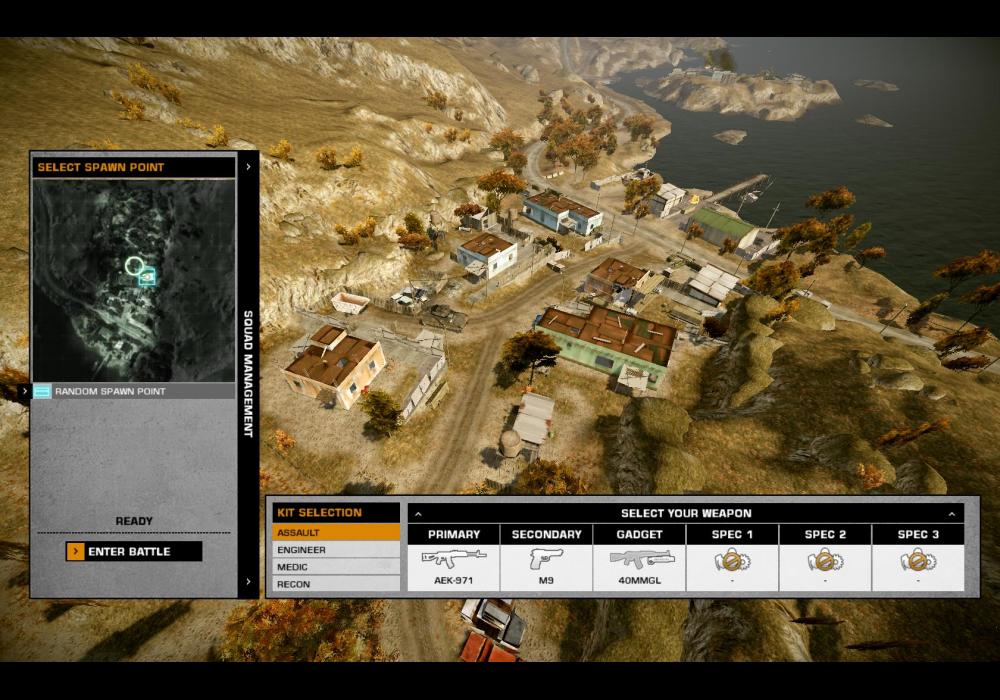Switch to the Medic kit
1000x700 pixels.
tap(336, 567)
